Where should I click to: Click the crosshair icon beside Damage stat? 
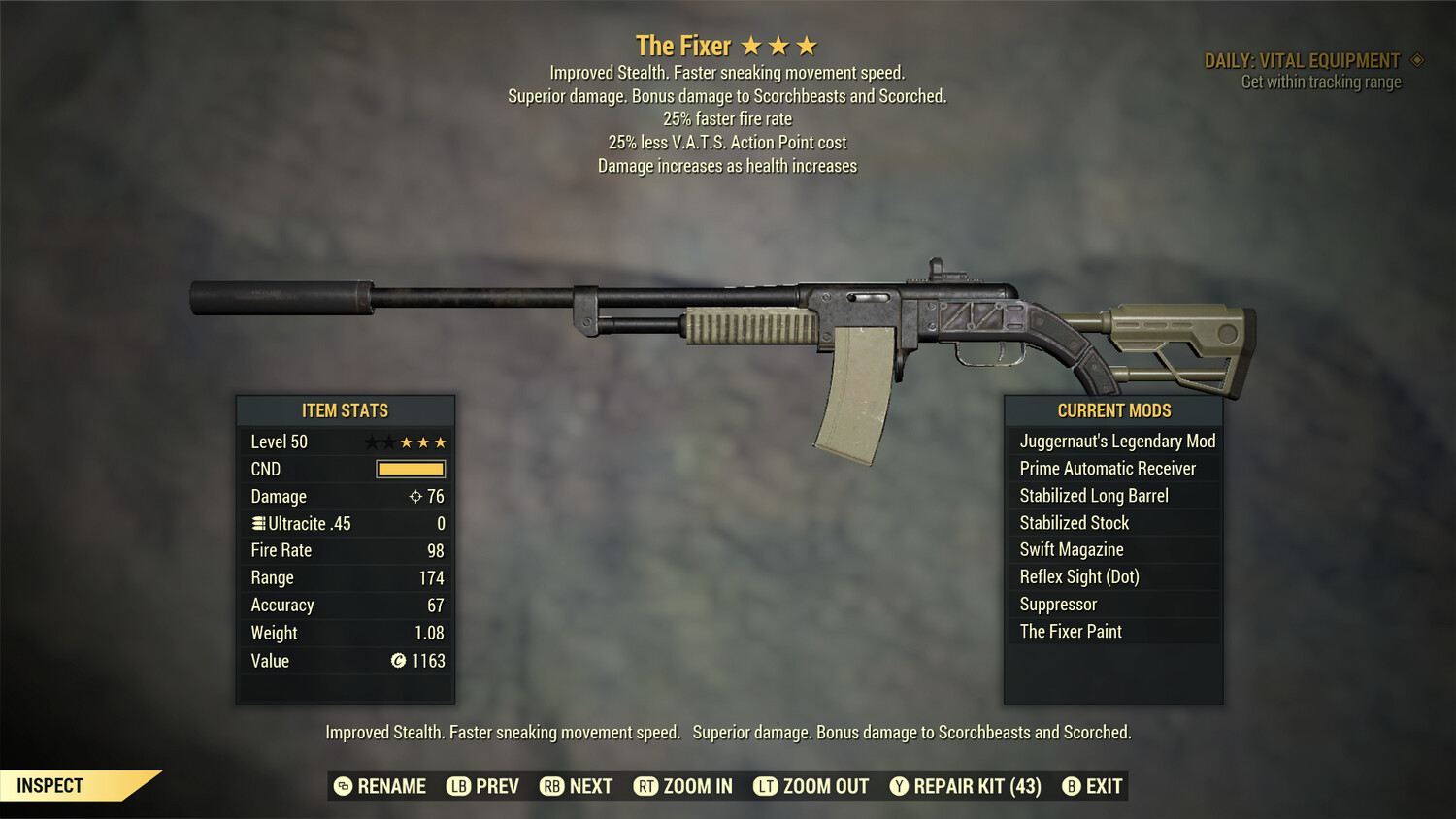pos(416,496)
